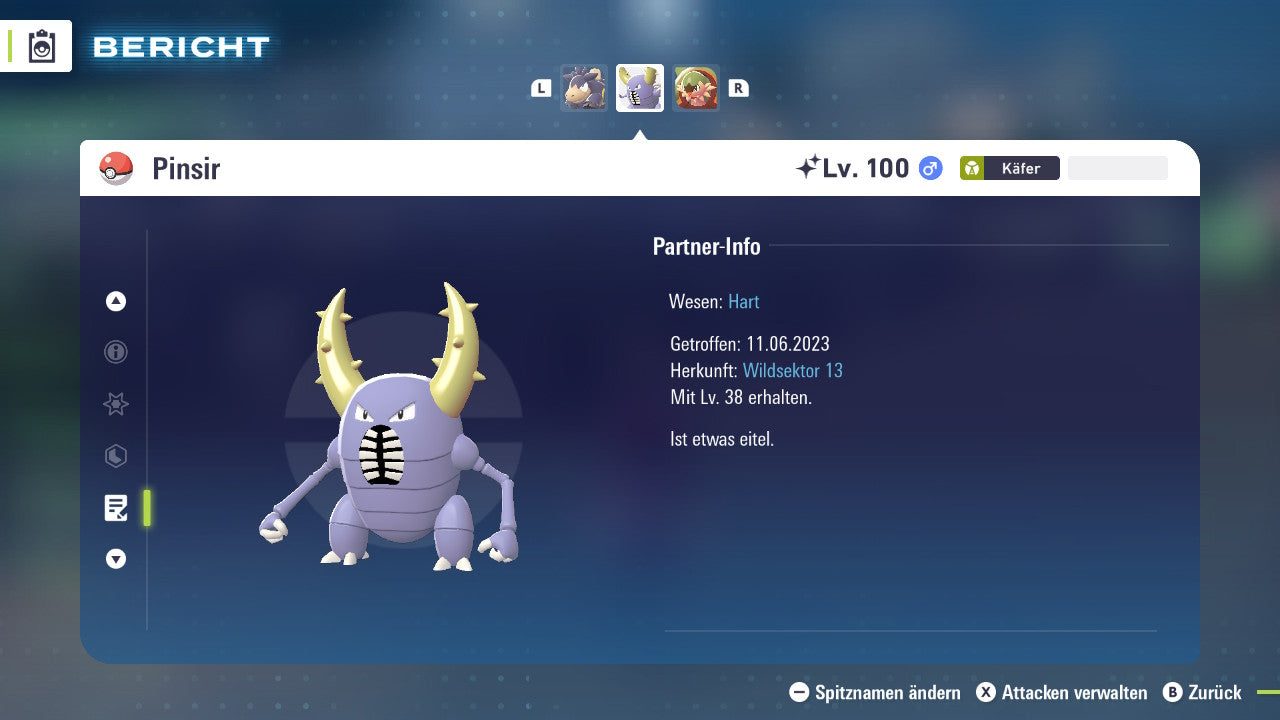Choose Spitznamen ändern at the bottom
The image size is (1280, 720).
pos(877,692)
